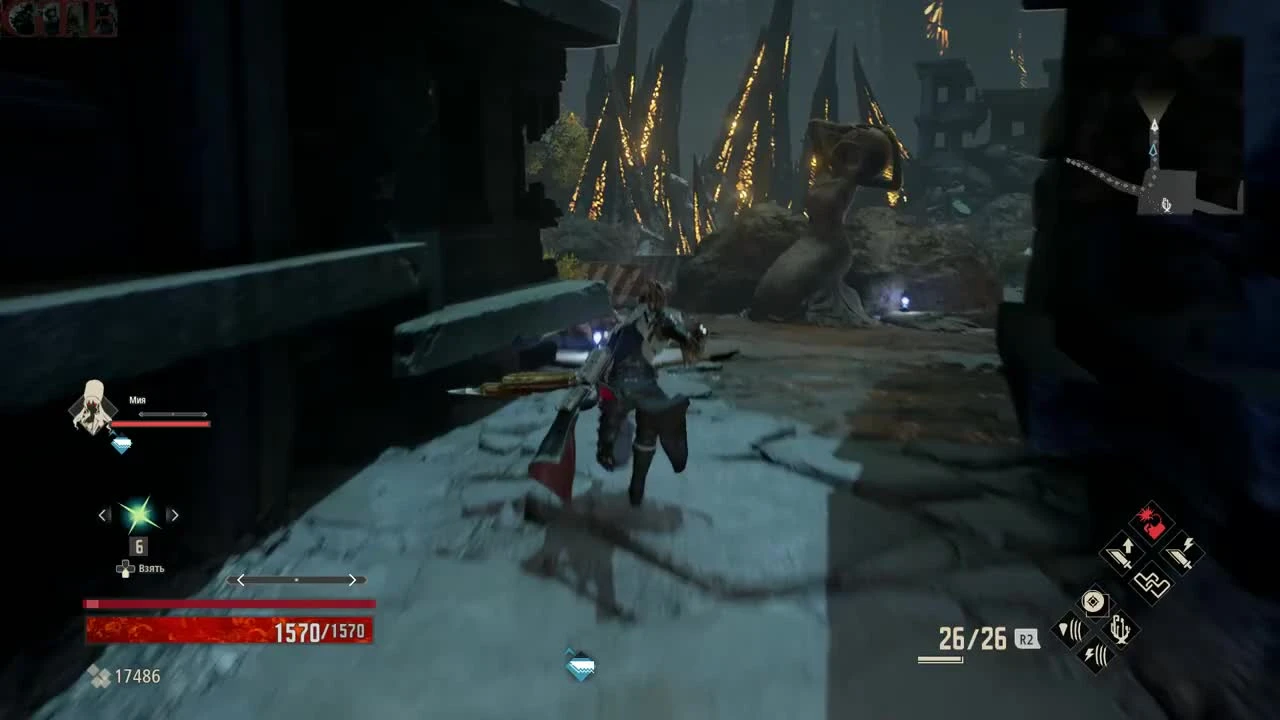Activate the droplet projectile gift icon
The image size is (1280, 720).
pyautogui.click(x=1070, y=630)
